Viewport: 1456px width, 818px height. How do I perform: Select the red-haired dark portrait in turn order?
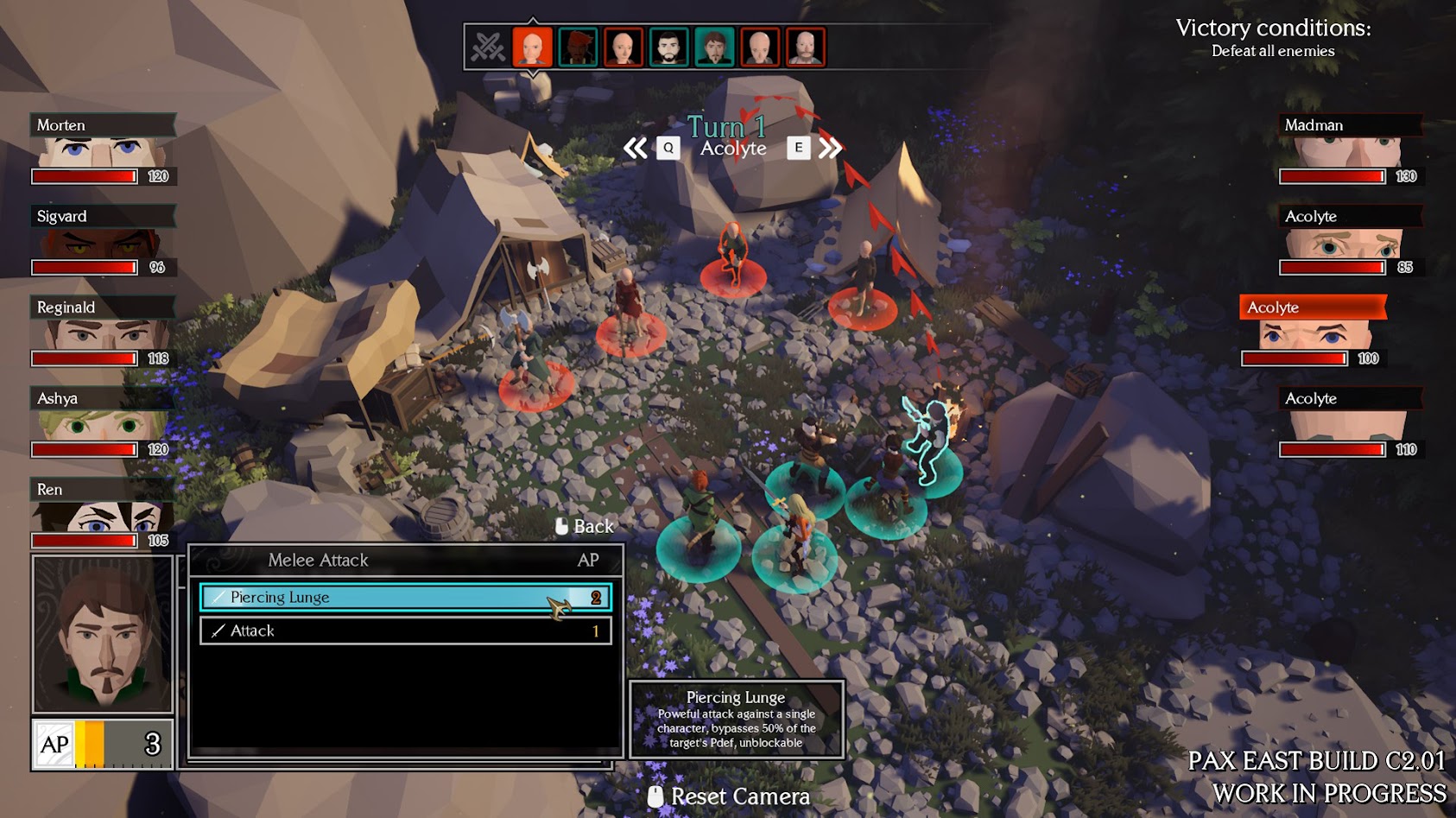click(578, 47)
